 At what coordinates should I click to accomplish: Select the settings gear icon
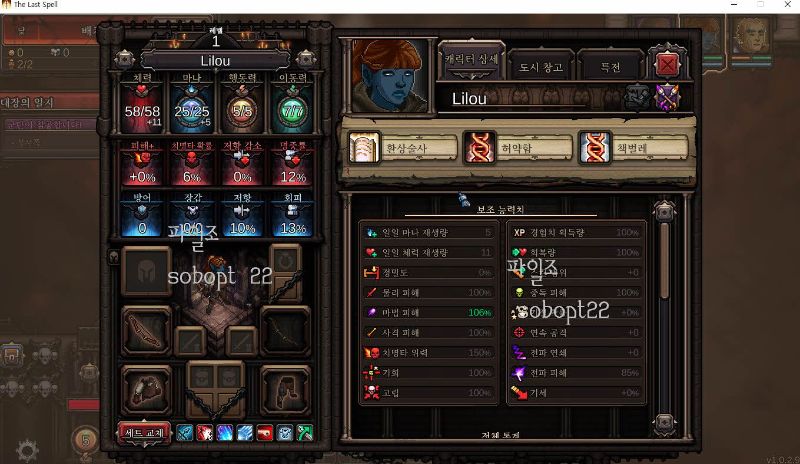coord(27,450)
